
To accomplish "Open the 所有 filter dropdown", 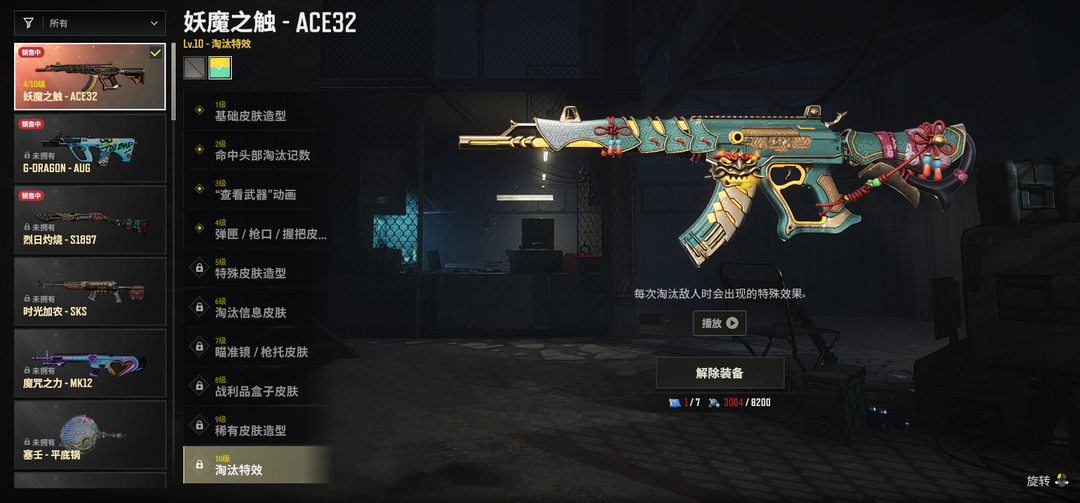I will point(90,22).
